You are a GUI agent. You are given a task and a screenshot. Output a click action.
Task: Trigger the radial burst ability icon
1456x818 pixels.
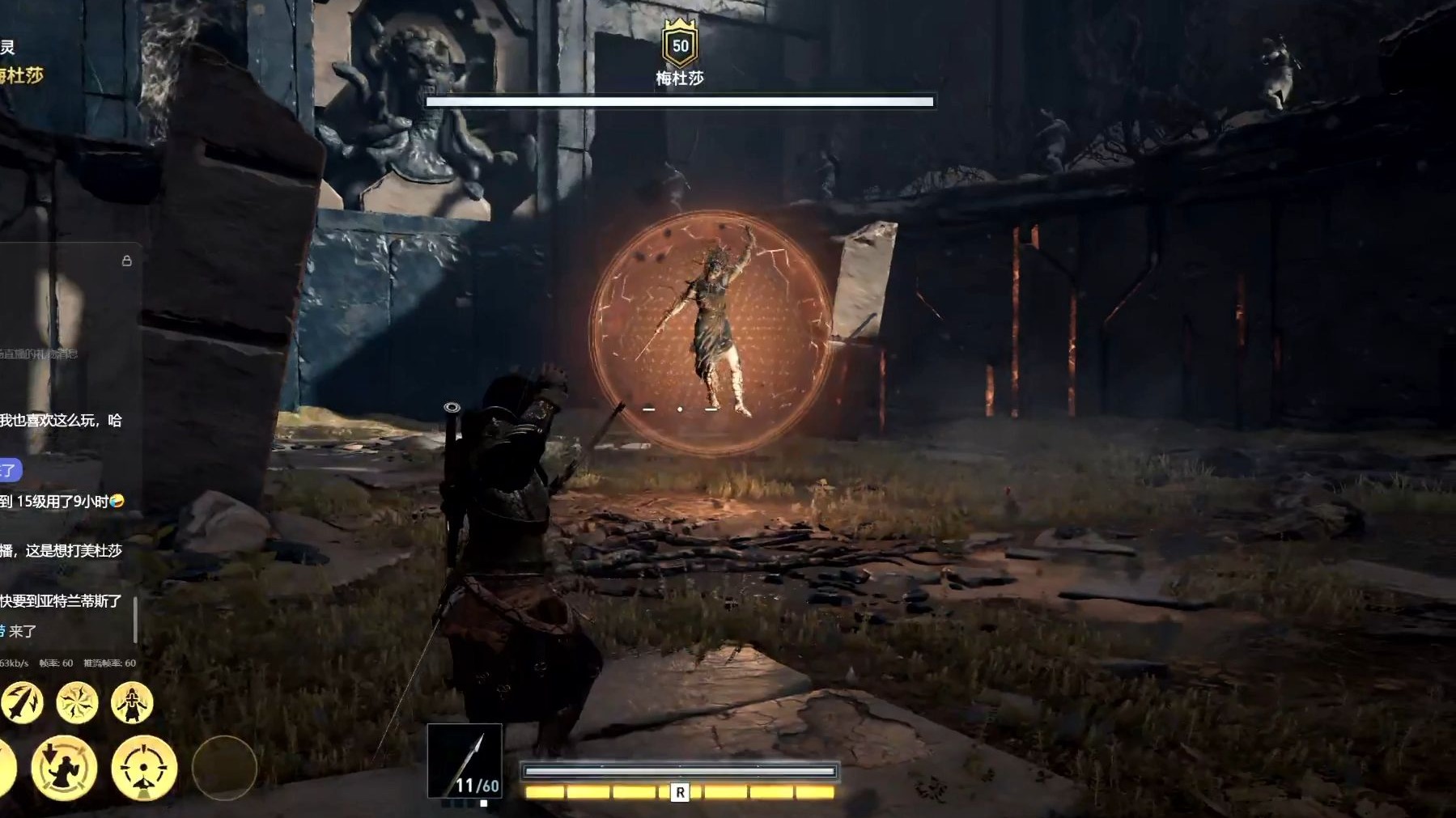78,701
